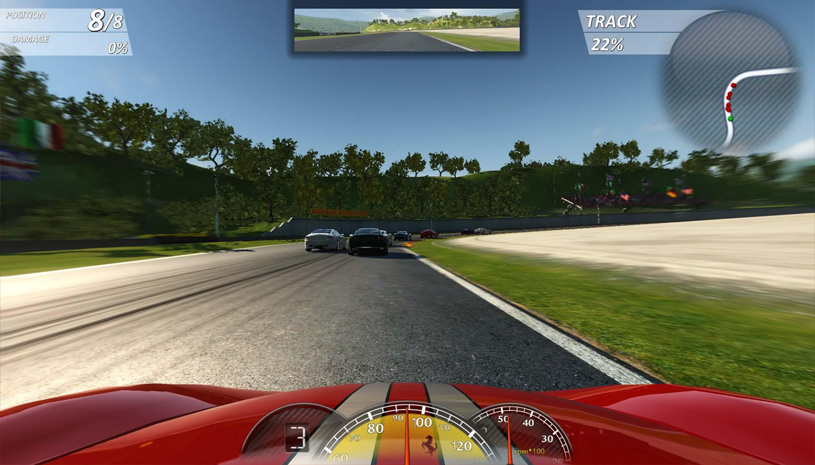
Task: Click the circular track minimap
Action: (x=731, y=81)
